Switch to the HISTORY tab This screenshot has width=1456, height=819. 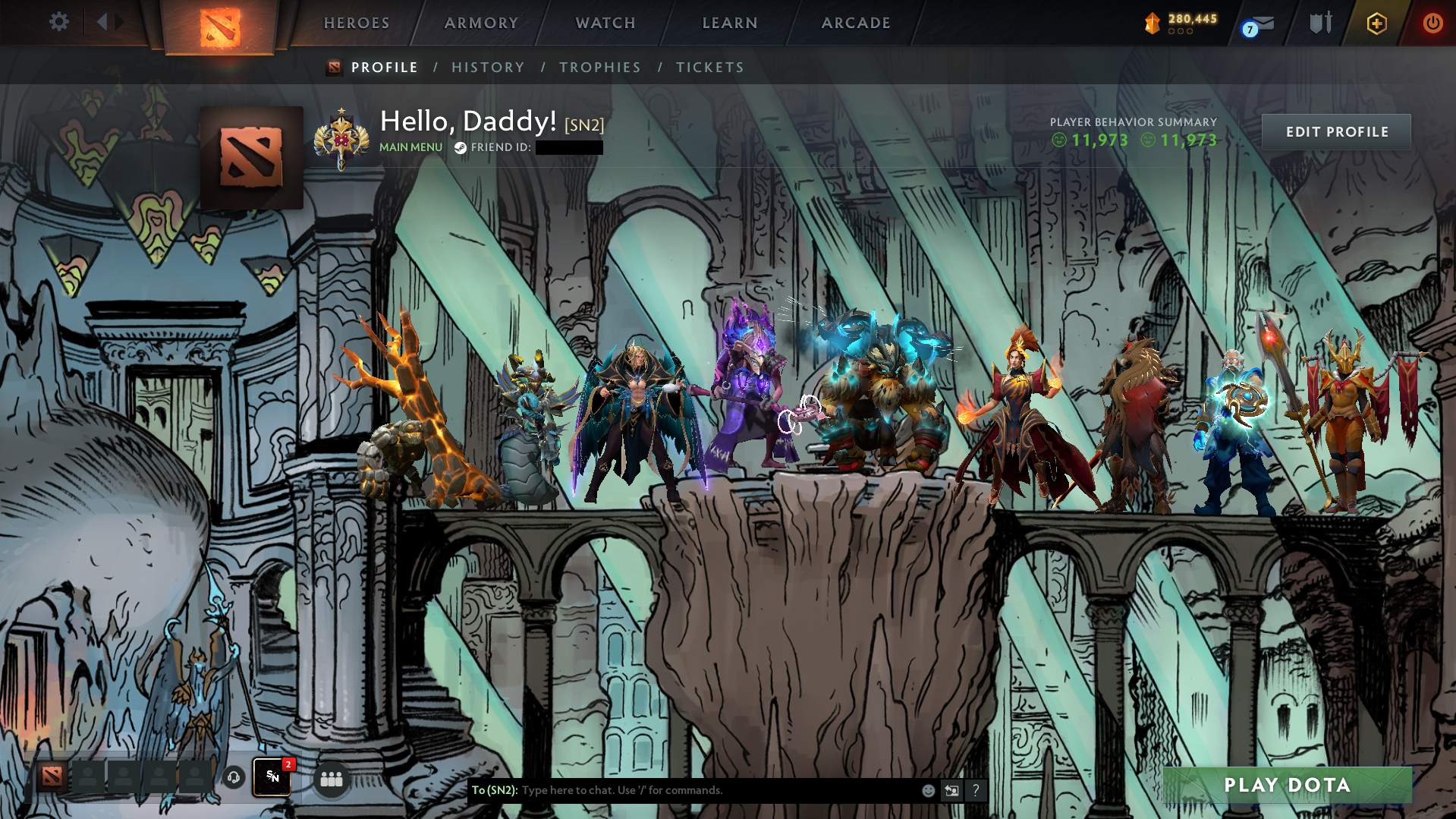click(x=488, y=67)
